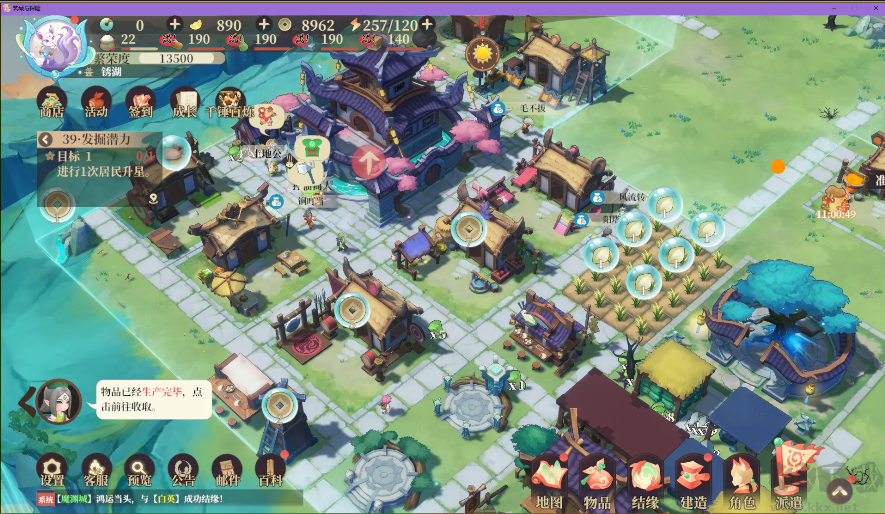Image resolution: width=885 pixels, height=514 pixels.
Task: Collapse the 发掘潜力 quest tracker arrow
Action: coord(44,140)
